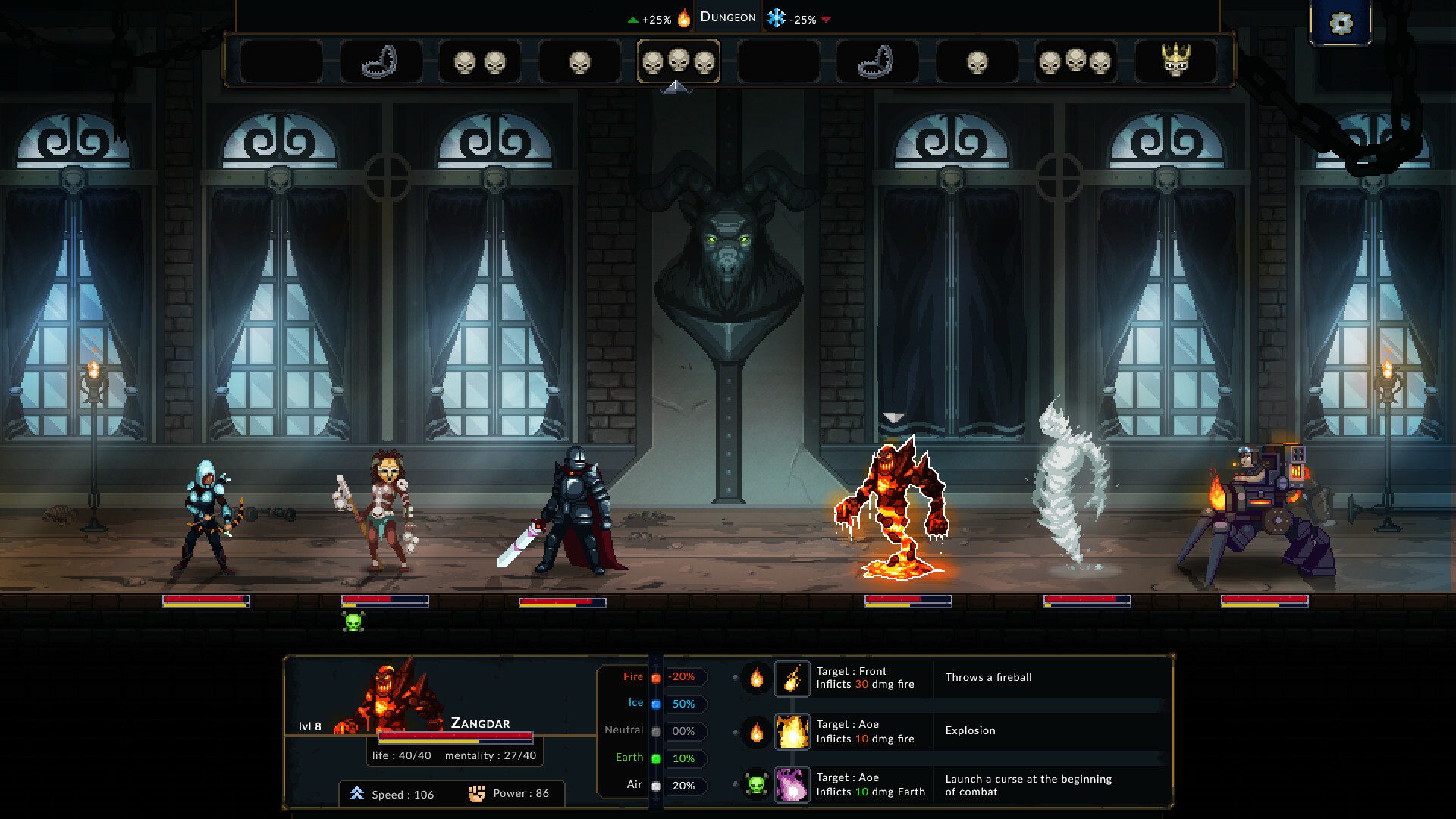Click Zangdar's red health bar
1456x819 pixels.
[x=455, y=735]
